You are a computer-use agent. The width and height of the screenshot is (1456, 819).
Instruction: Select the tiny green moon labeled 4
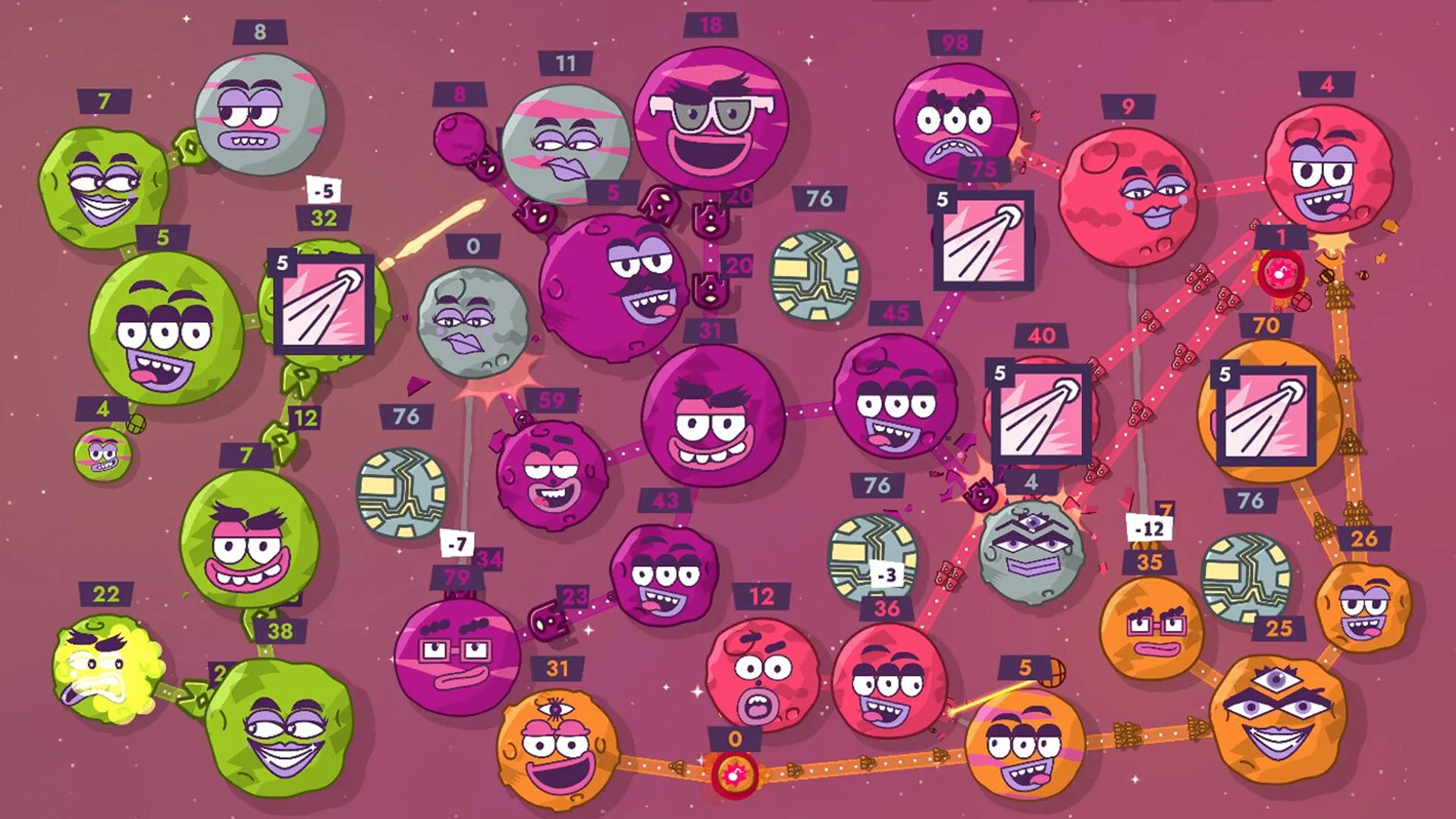(102, 455)
